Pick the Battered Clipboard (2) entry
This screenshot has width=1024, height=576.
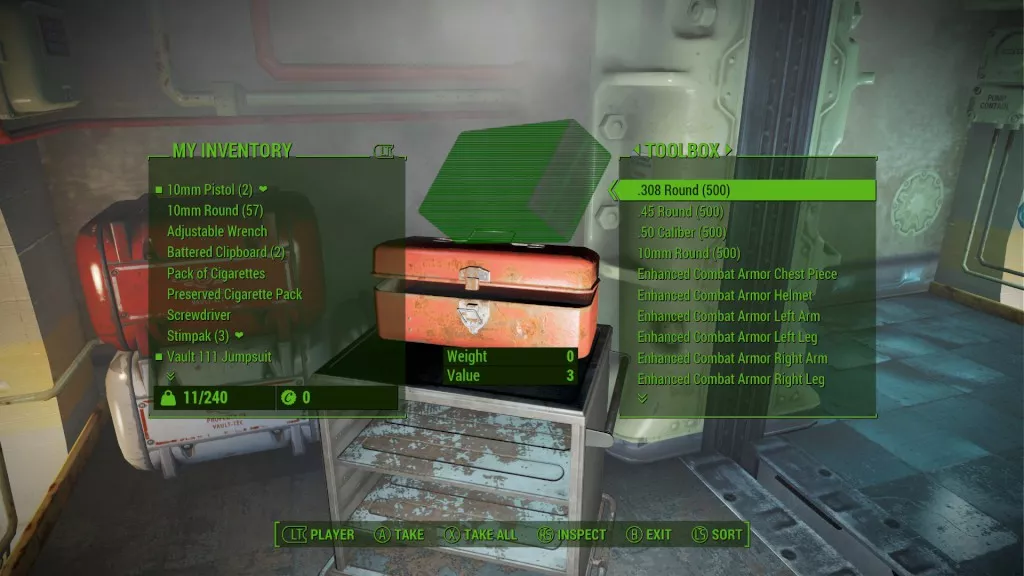(226, 252)
